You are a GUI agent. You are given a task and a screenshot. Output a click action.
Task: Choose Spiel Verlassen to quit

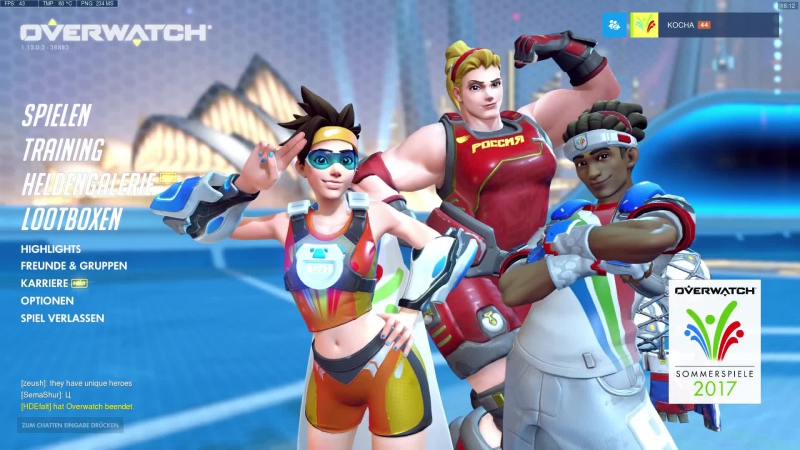click(x=62, y=318)
